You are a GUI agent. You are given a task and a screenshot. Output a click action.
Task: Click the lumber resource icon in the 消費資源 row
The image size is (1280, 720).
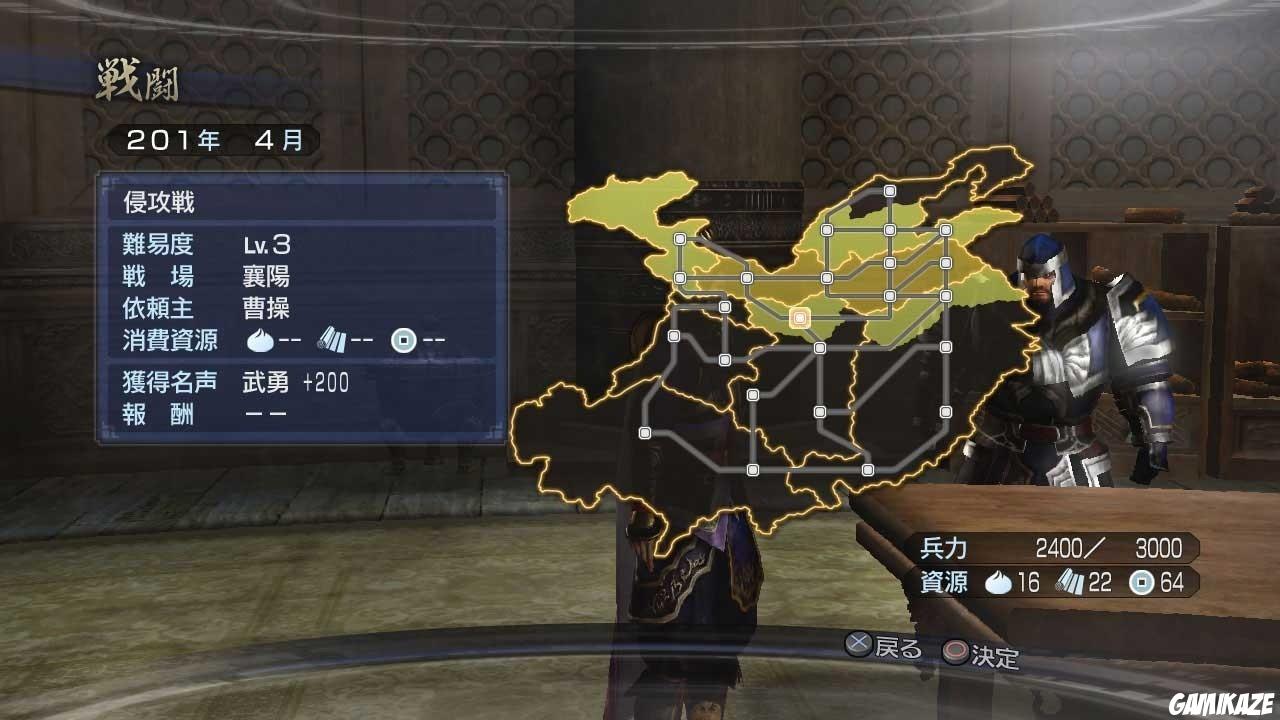333,339
